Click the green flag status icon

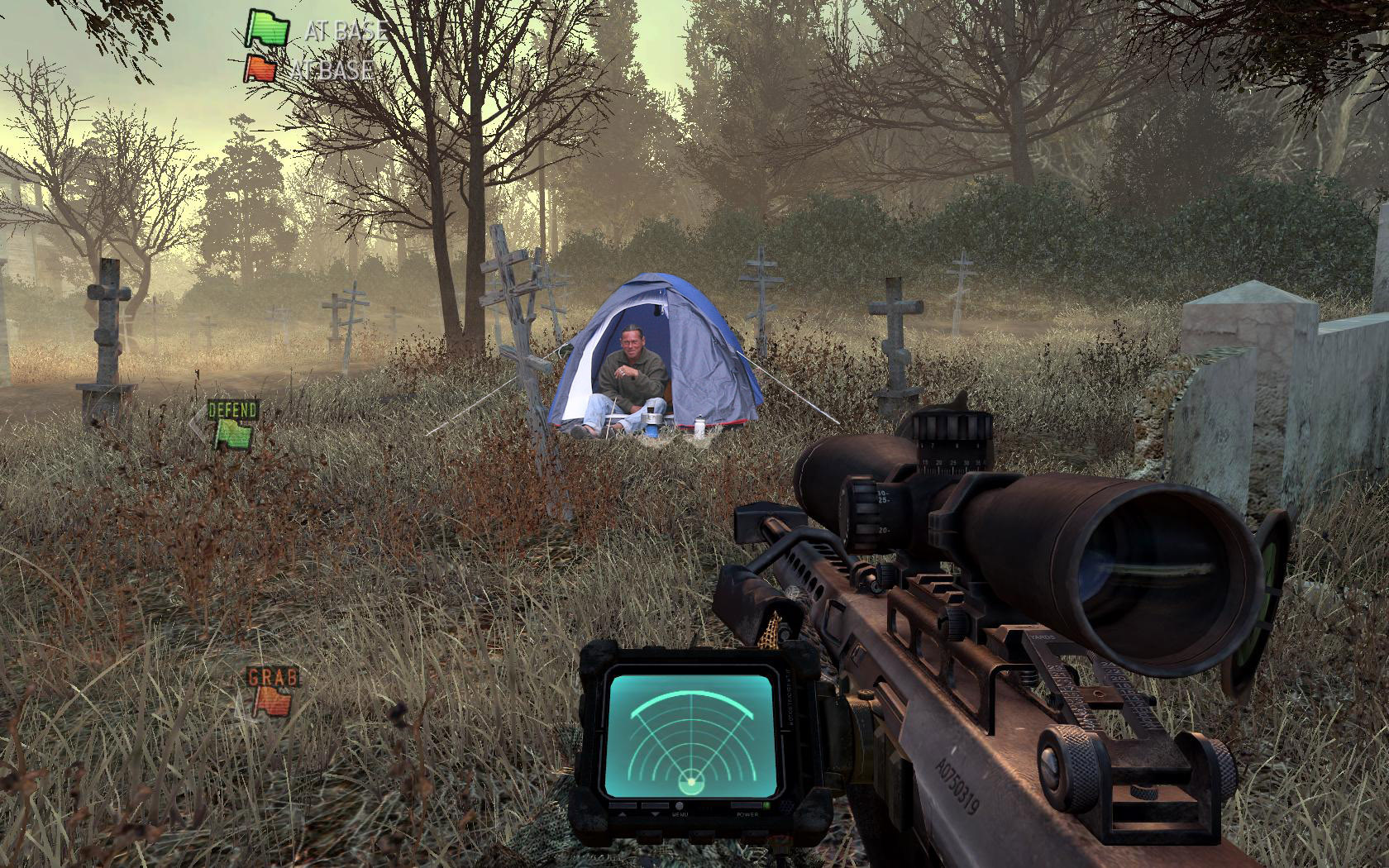(267, 28)
